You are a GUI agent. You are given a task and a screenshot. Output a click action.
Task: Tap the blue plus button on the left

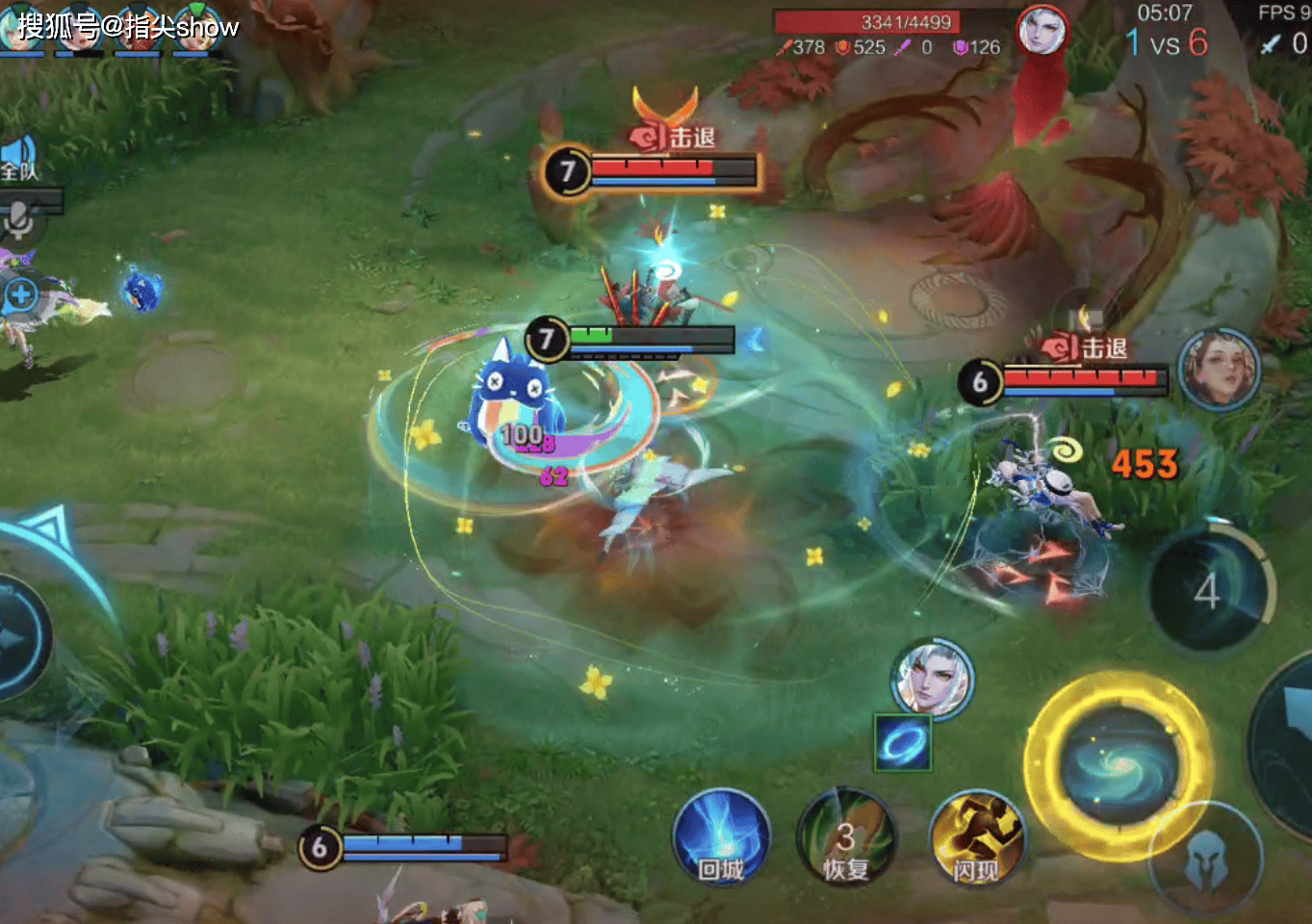(21, 295)
